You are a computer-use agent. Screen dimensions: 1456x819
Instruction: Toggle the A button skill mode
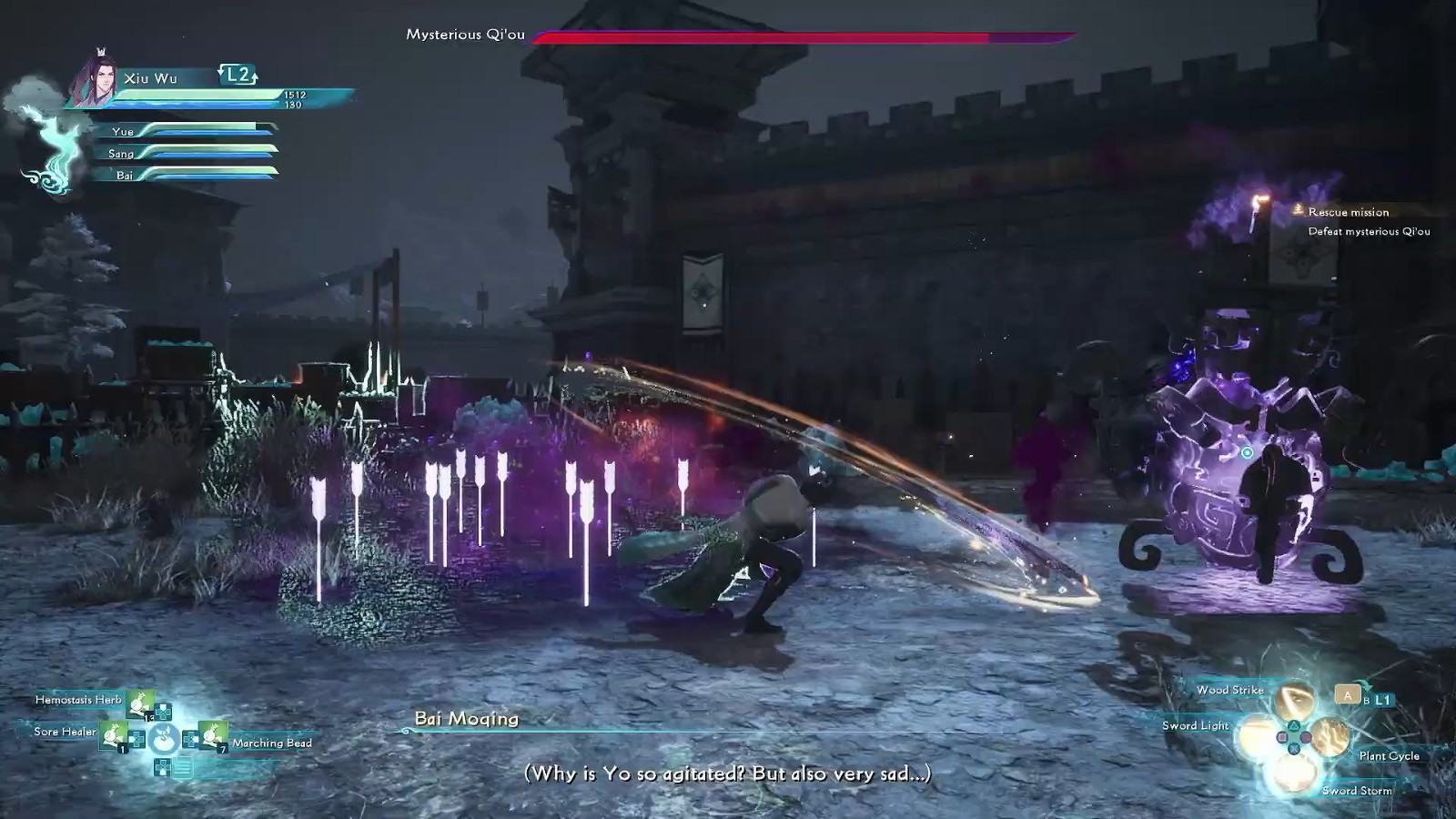[1348, 695]
